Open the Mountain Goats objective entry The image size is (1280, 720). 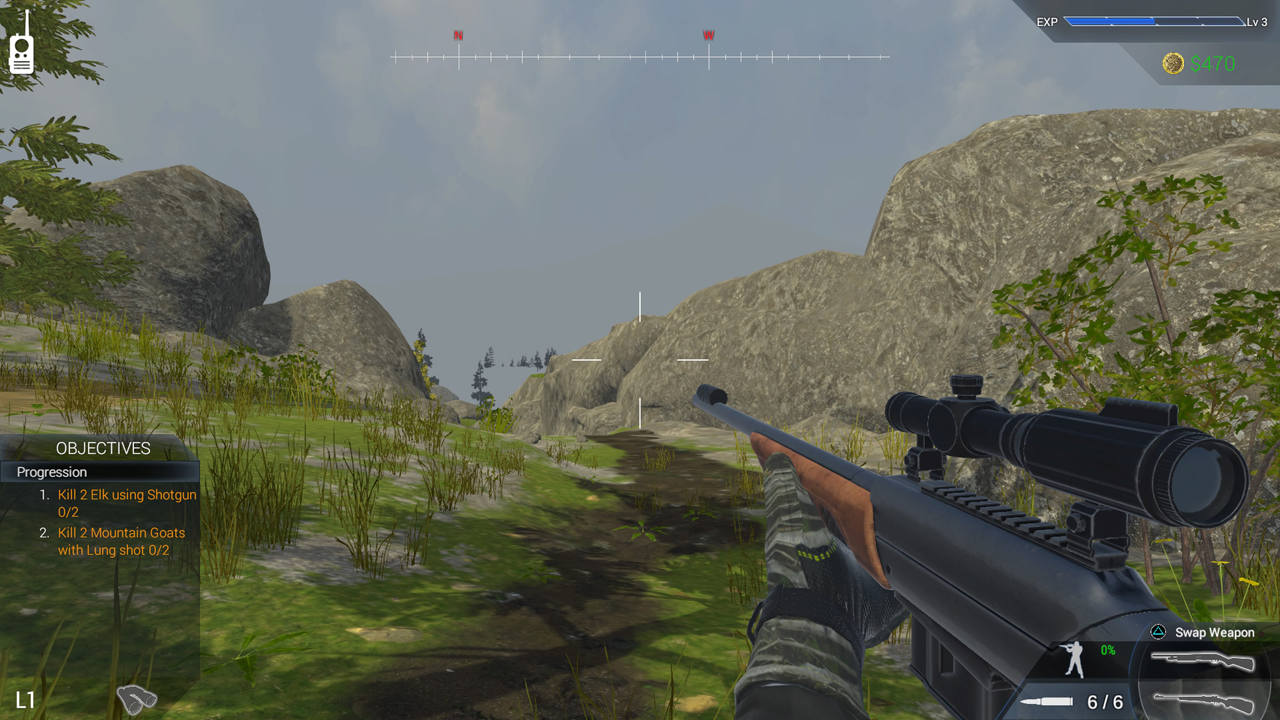pyautogui.click(x=121, y=541)
